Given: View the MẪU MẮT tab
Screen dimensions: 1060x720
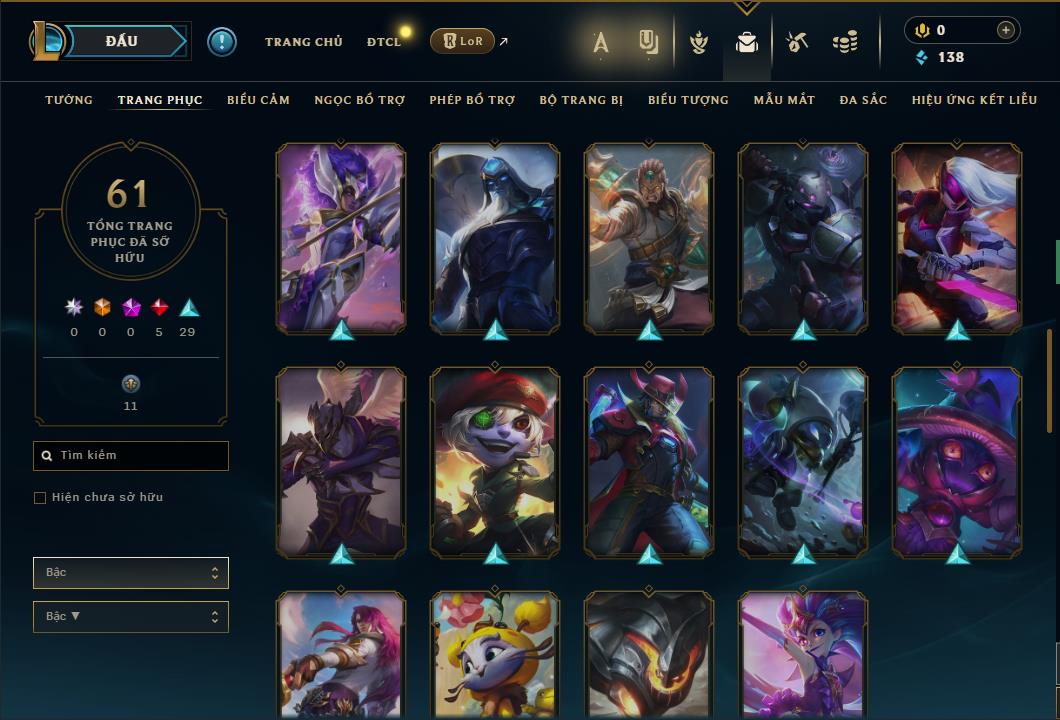Looking at the screenshot, I should 784,100.
